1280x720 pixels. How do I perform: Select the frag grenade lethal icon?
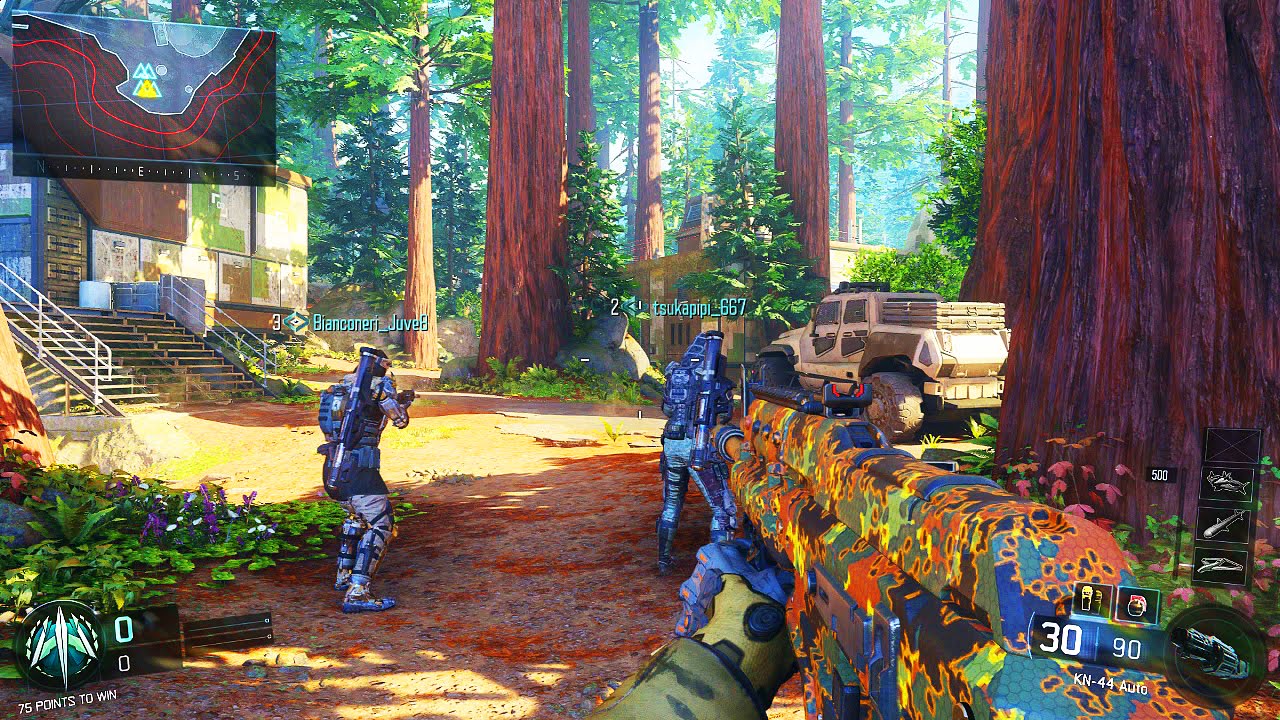click(1135, 603)
